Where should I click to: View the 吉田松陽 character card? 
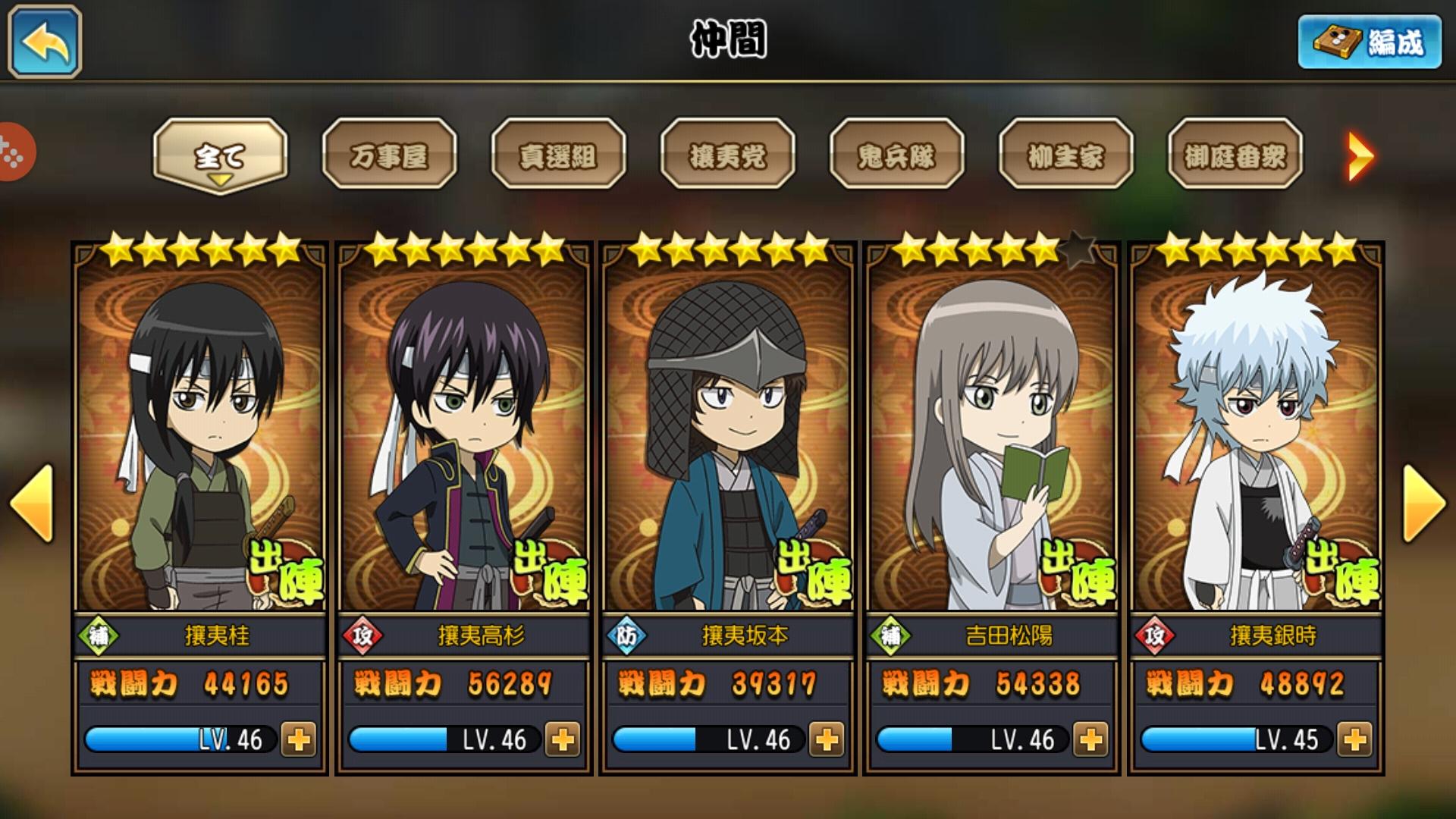(991, 440)
